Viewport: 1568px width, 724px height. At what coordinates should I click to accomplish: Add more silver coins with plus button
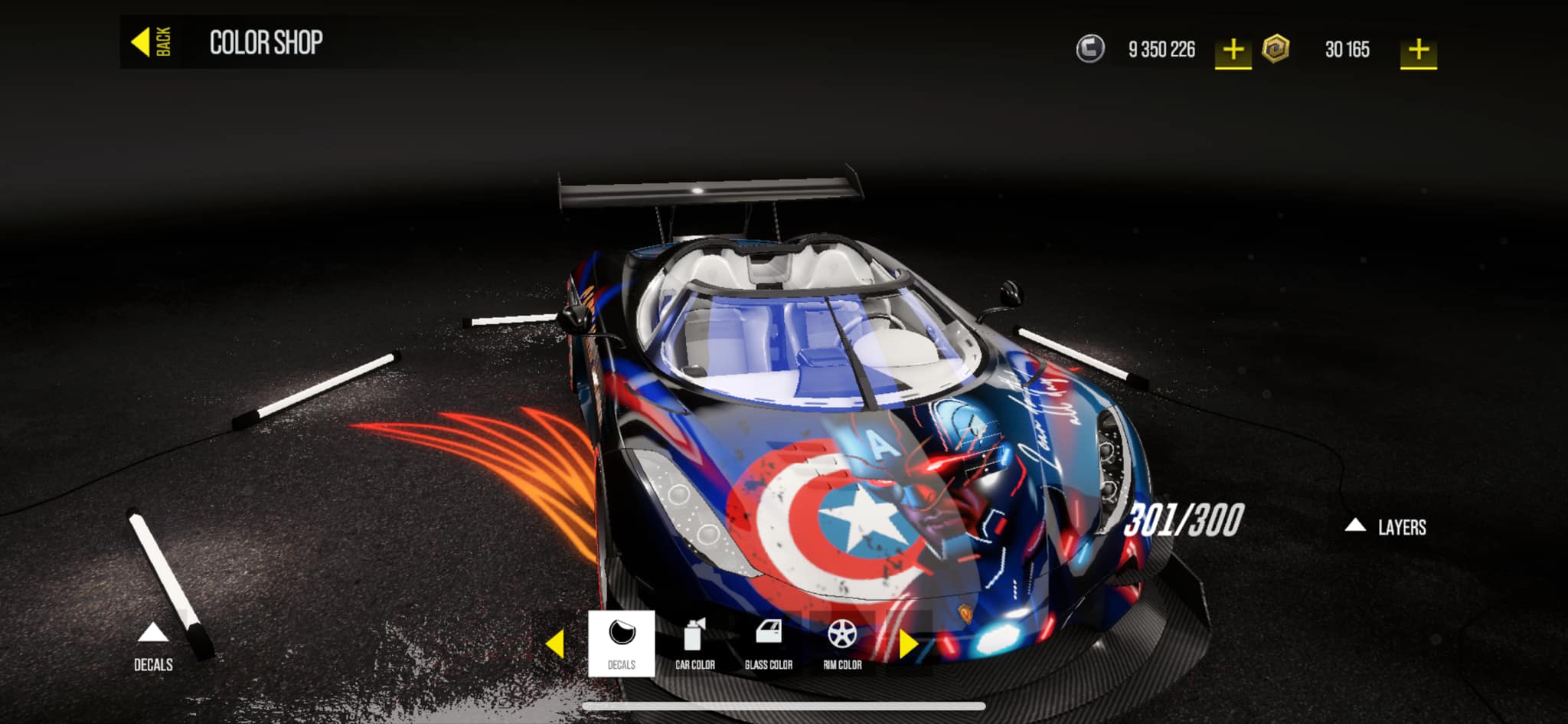coord(1233,51)
